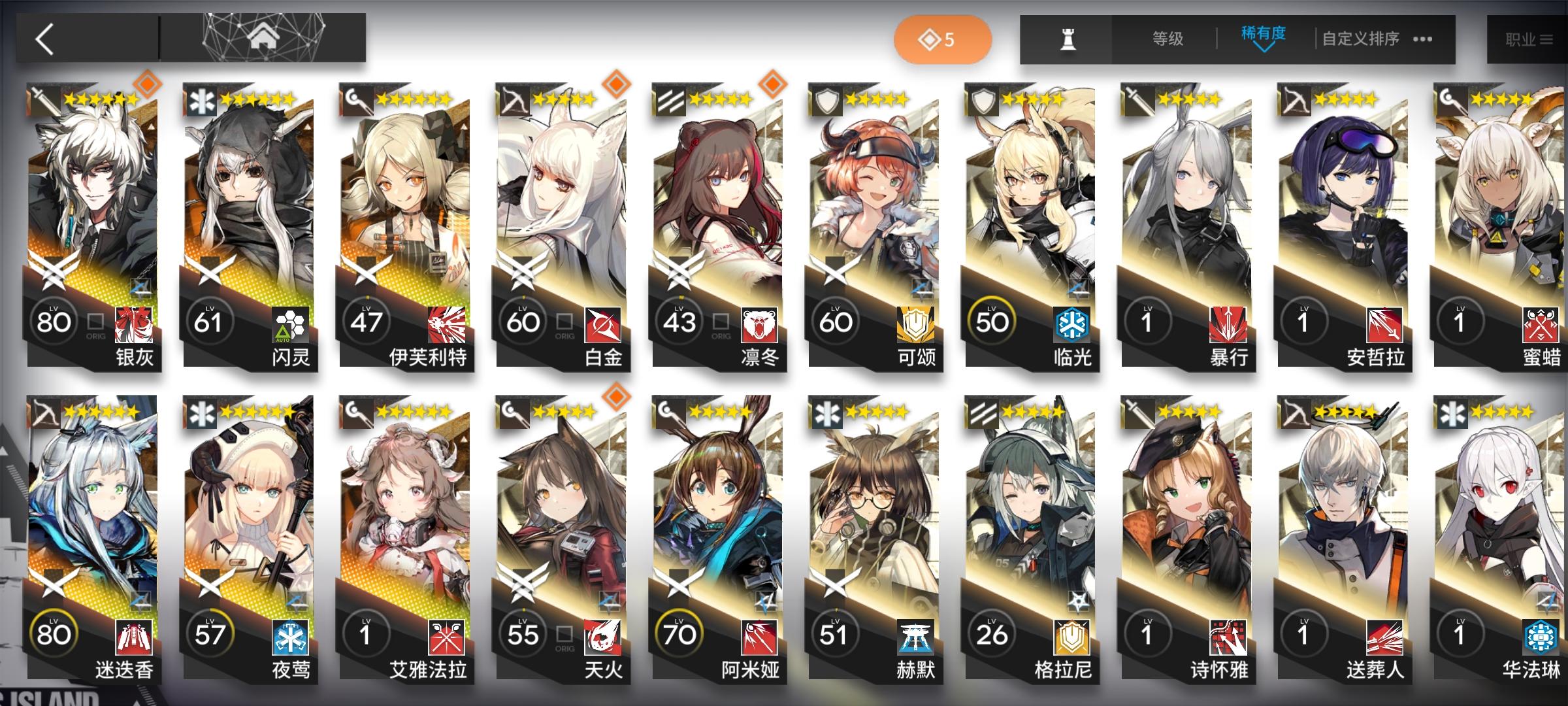
Task: Expand the ··· more sorting options
Action: (1422, 39)
